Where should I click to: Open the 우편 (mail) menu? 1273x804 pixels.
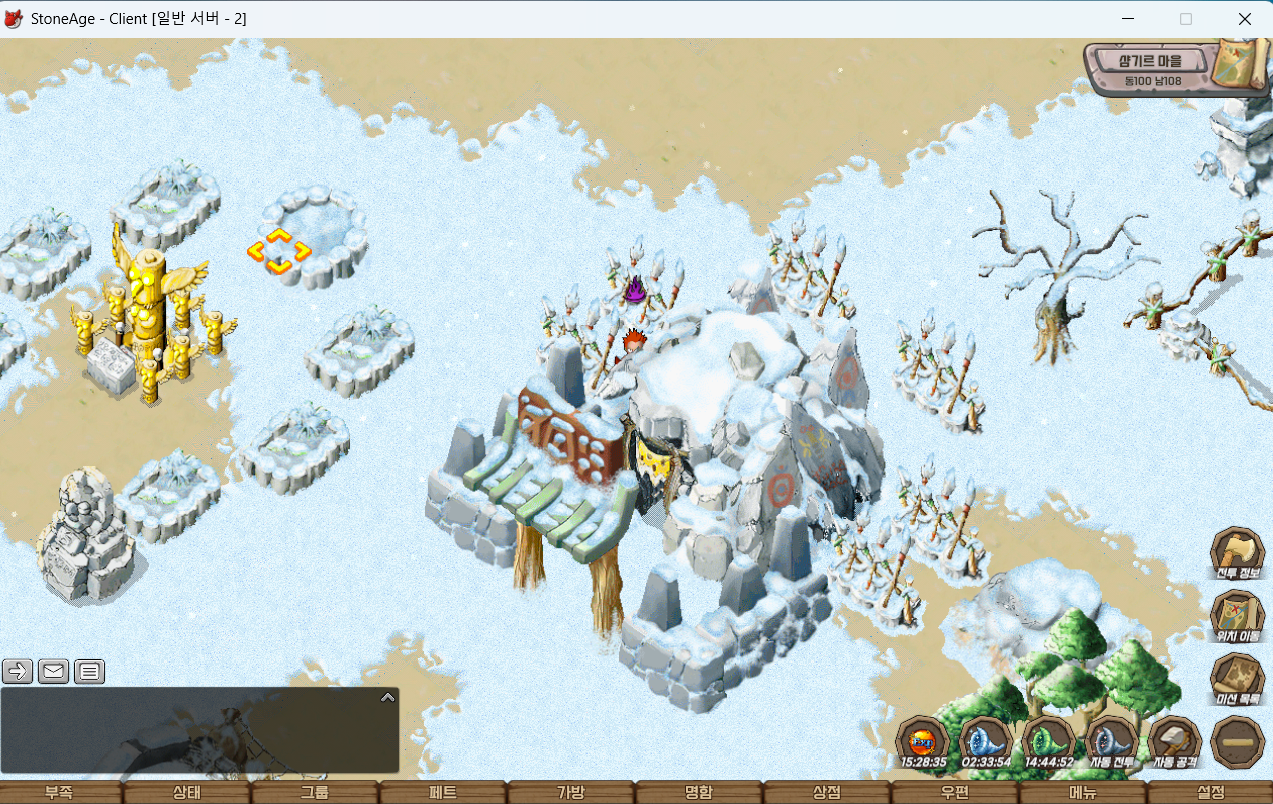(x=955, y=792)
